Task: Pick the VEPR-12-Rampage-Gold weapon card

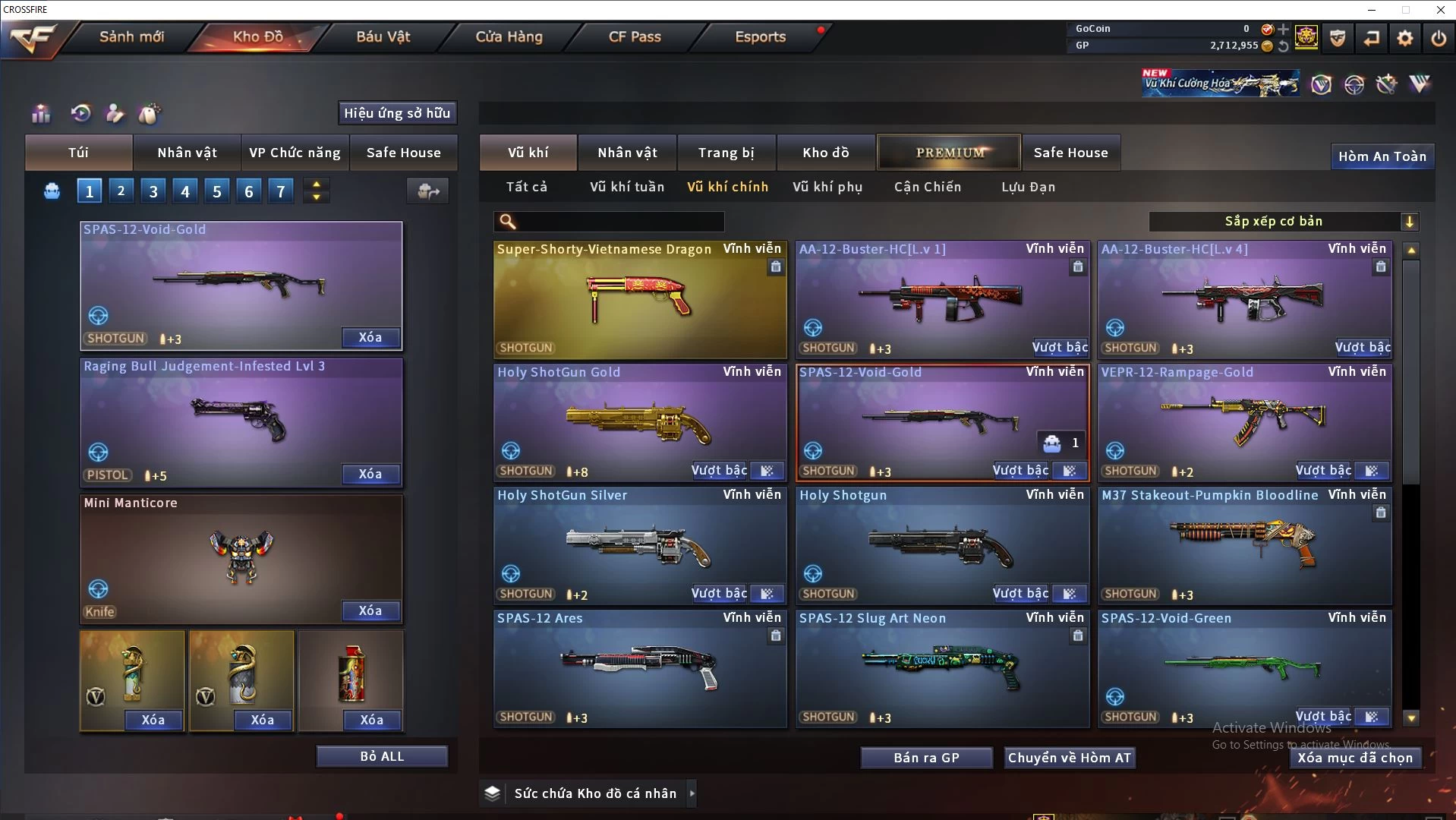Action: point(1243,421)
